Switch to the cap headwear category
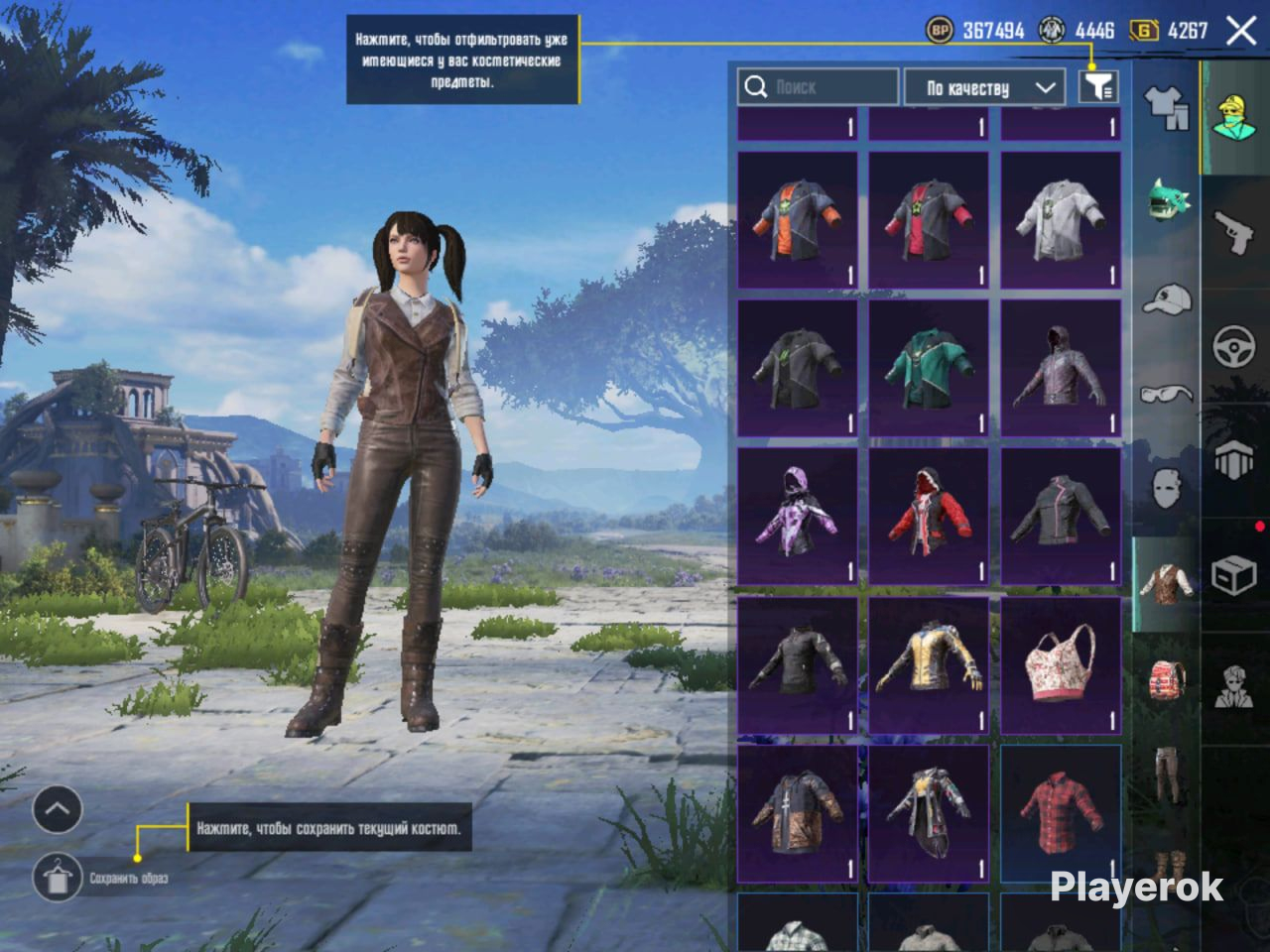The image size is (1270, 952). [1167, 297]
